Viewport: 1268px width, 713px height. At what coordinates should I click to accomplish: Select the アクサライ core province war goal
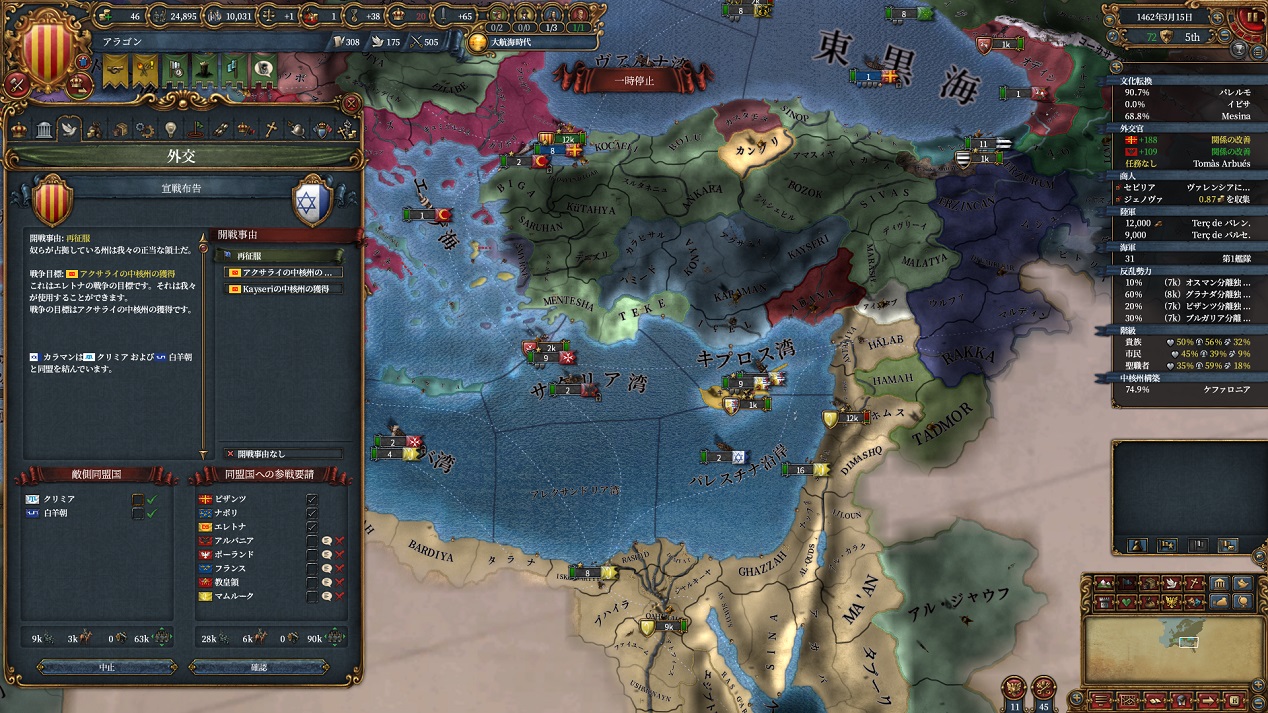(x=283, y=272)
